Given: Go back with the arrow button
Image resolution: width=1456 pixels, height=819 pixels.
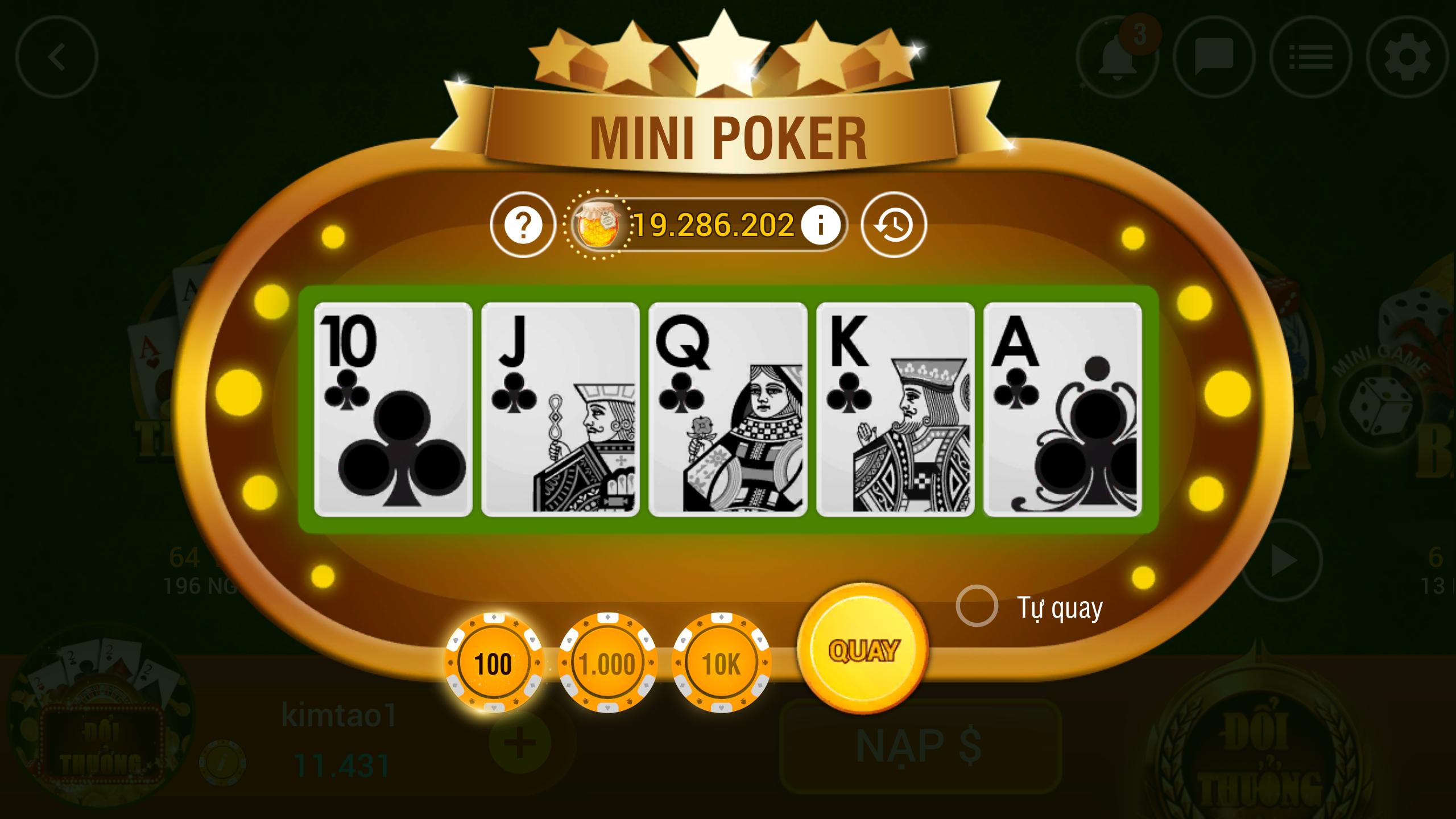Looking at the screenshot, I should point(57,57).
